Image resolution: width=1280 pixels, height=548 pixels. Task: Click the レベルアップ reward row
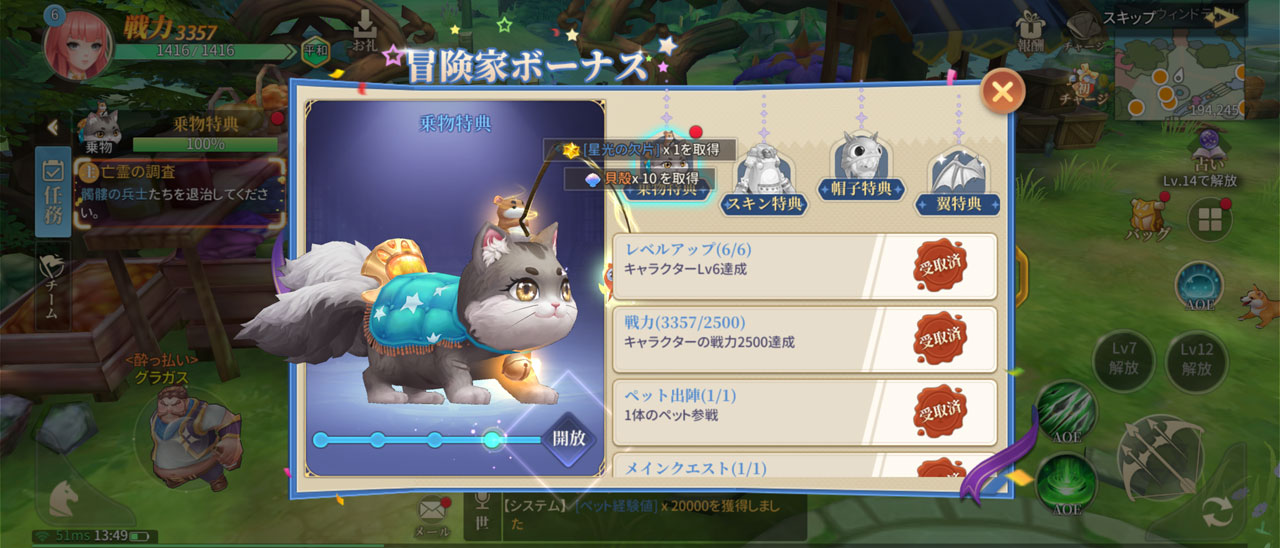[x=804, y=267]
